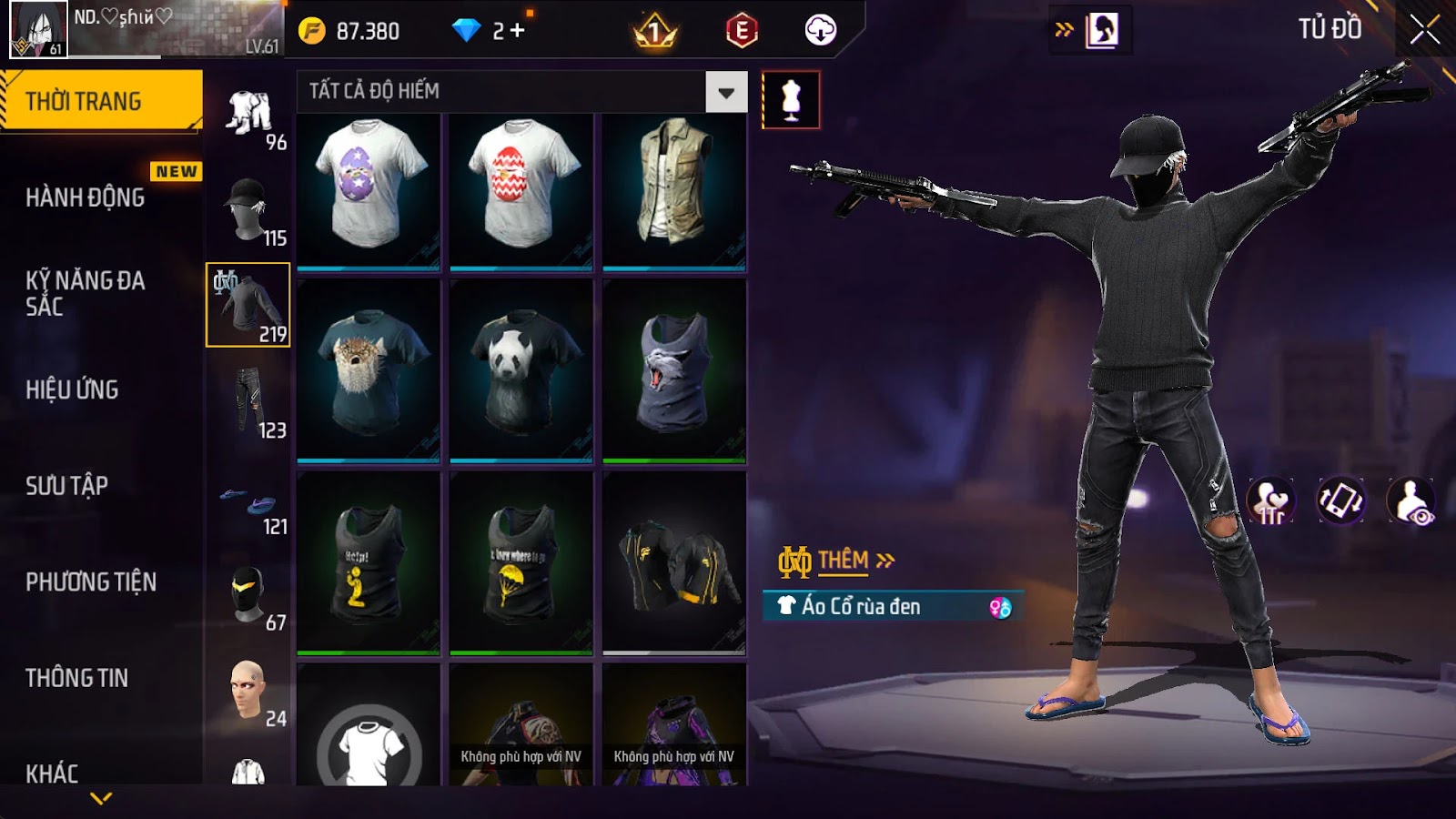Add diamonds with the plus button
The width and height of the screenshot is (1456, 819).
(x=518, y=31)
